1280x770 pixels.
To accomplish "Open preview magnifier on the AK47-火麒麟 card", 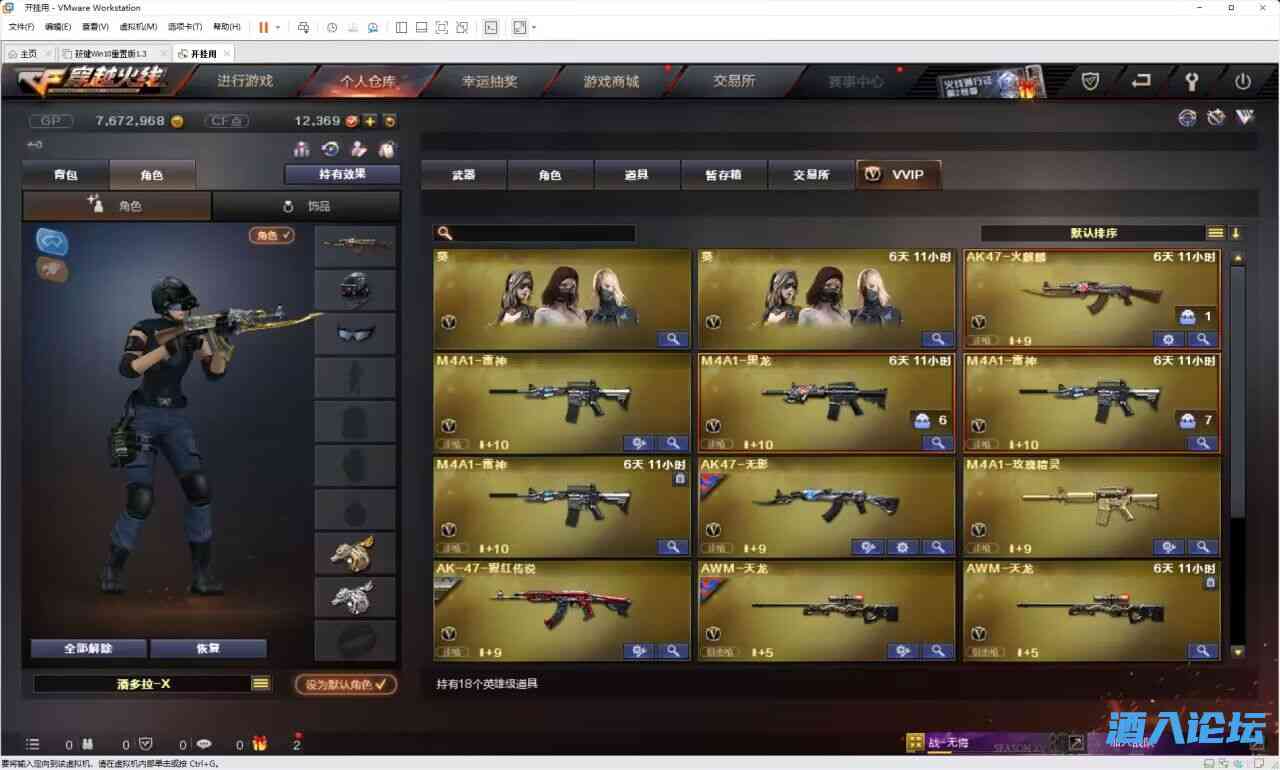I will (x=1203, y=339).
